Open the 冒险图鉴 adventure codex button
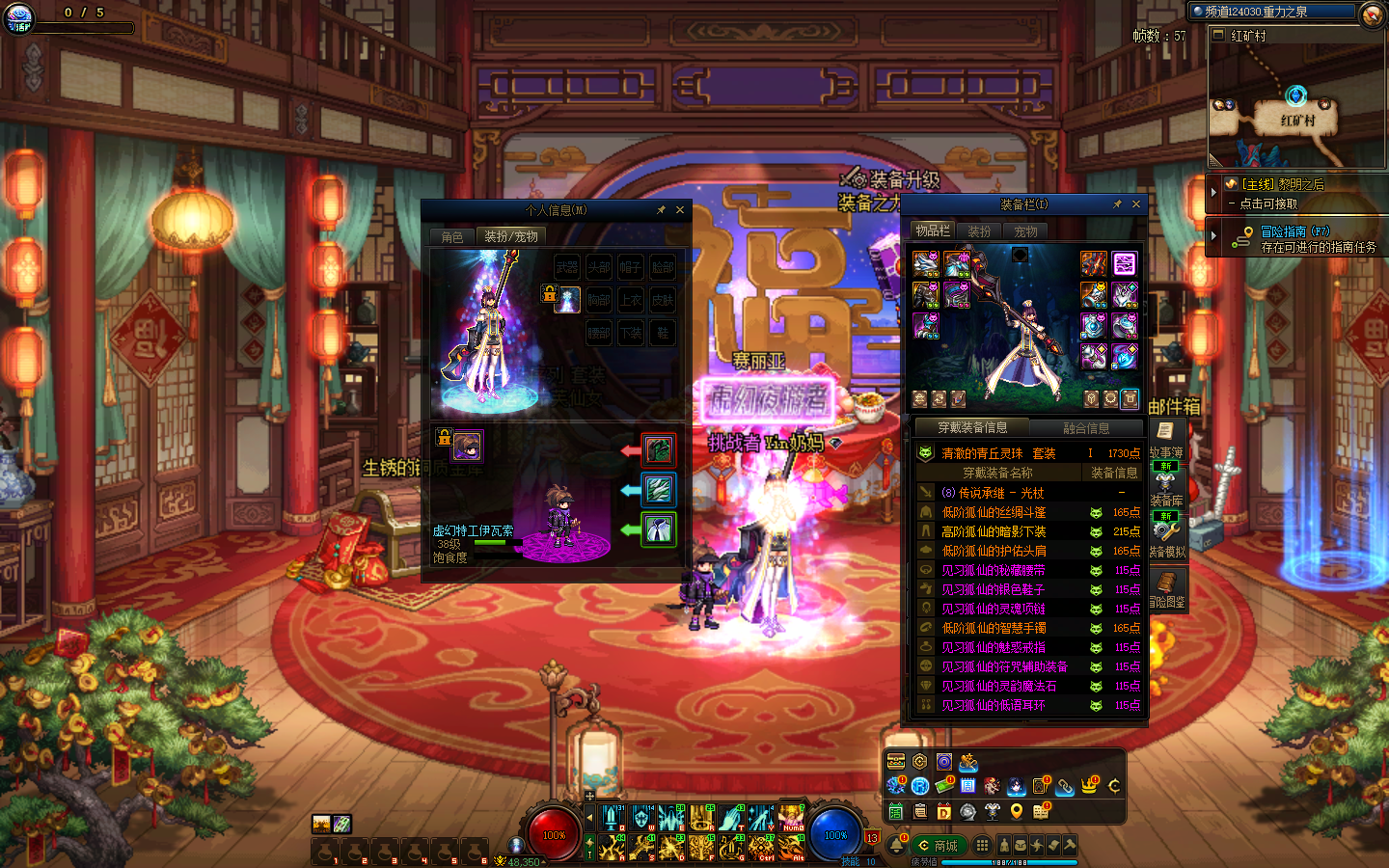Screen dimensions: 1389x868 point(1167,588)
